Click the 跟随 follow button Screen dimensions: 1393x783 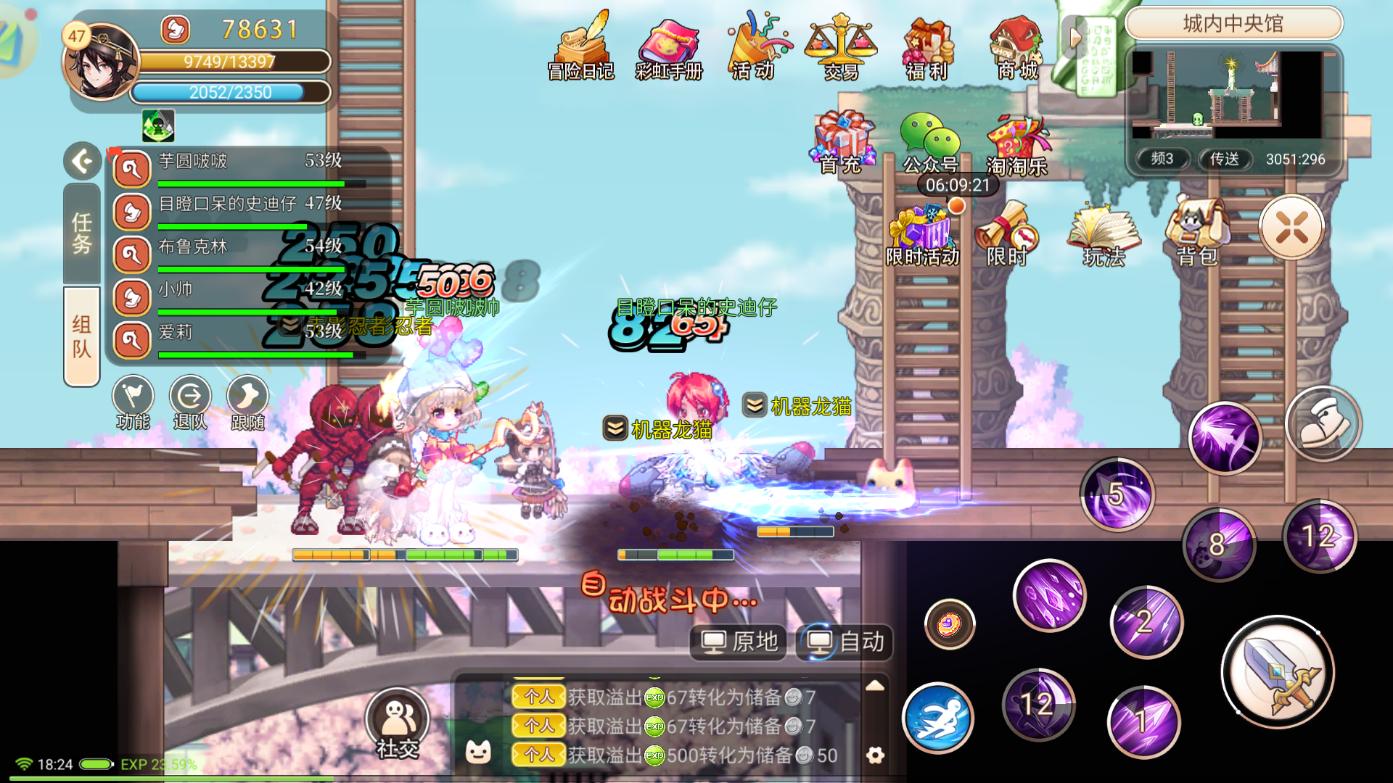point(247,402)
